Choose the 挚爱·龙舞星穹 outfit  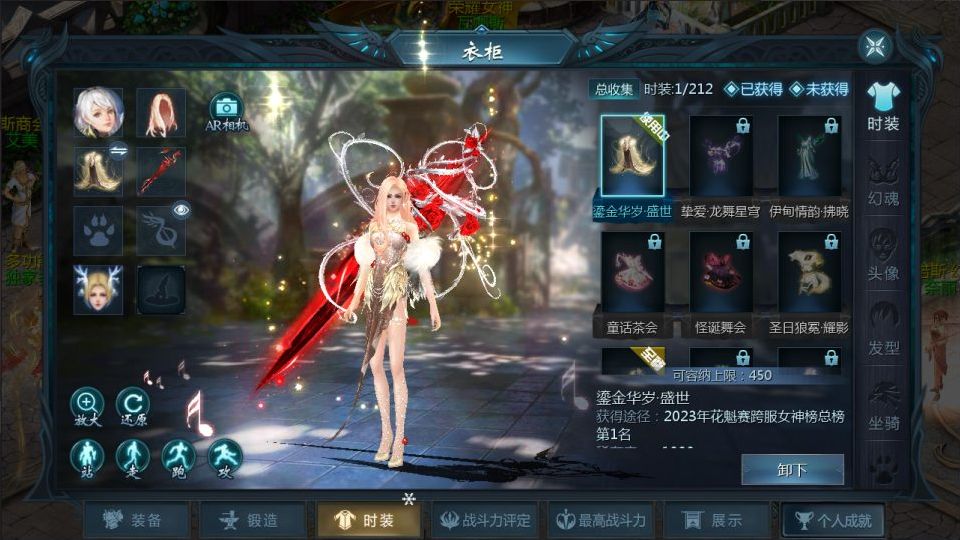coord(721,156)
